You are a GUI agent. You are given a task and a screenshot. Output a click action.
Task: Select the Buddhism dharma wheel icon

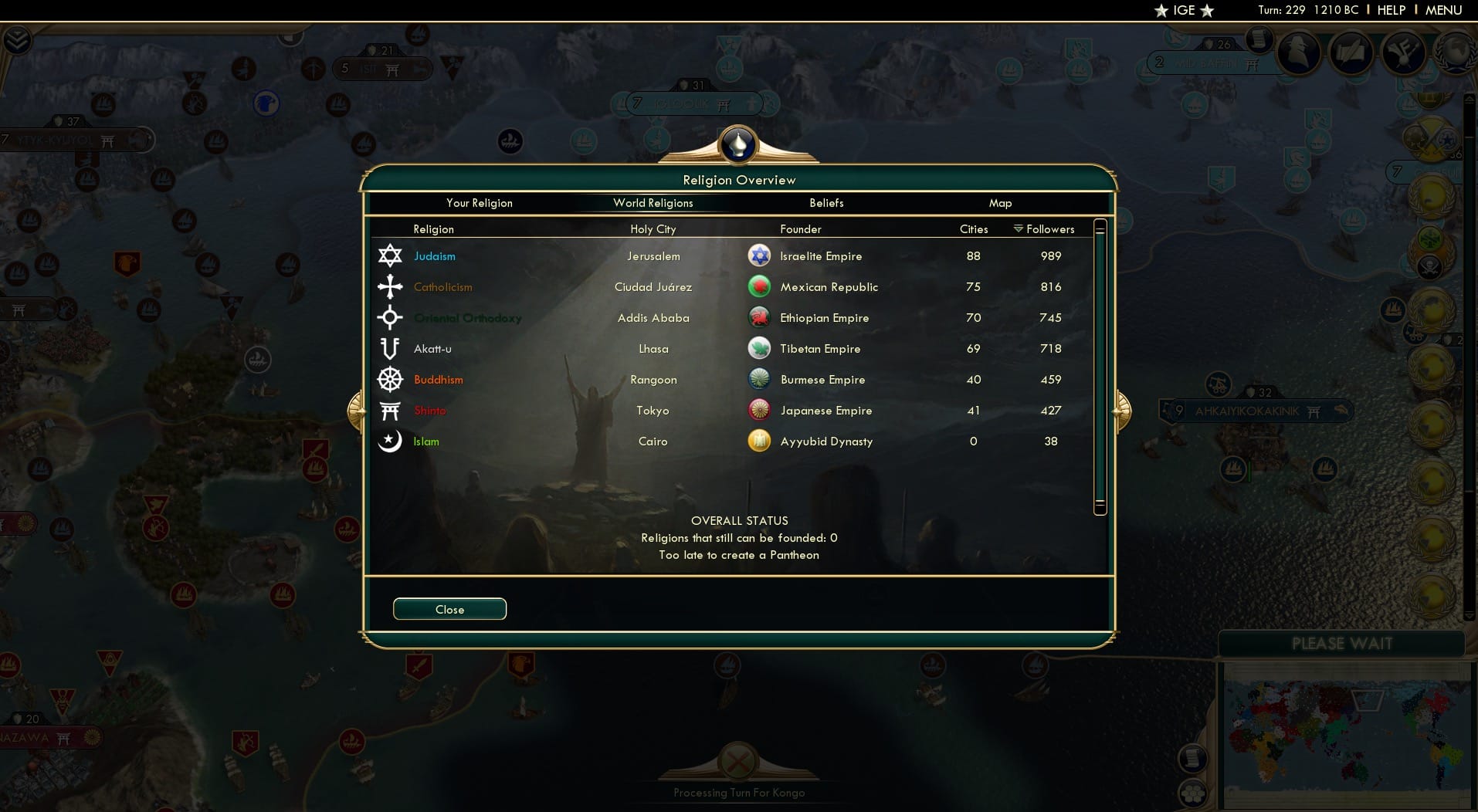click(391, 379)
